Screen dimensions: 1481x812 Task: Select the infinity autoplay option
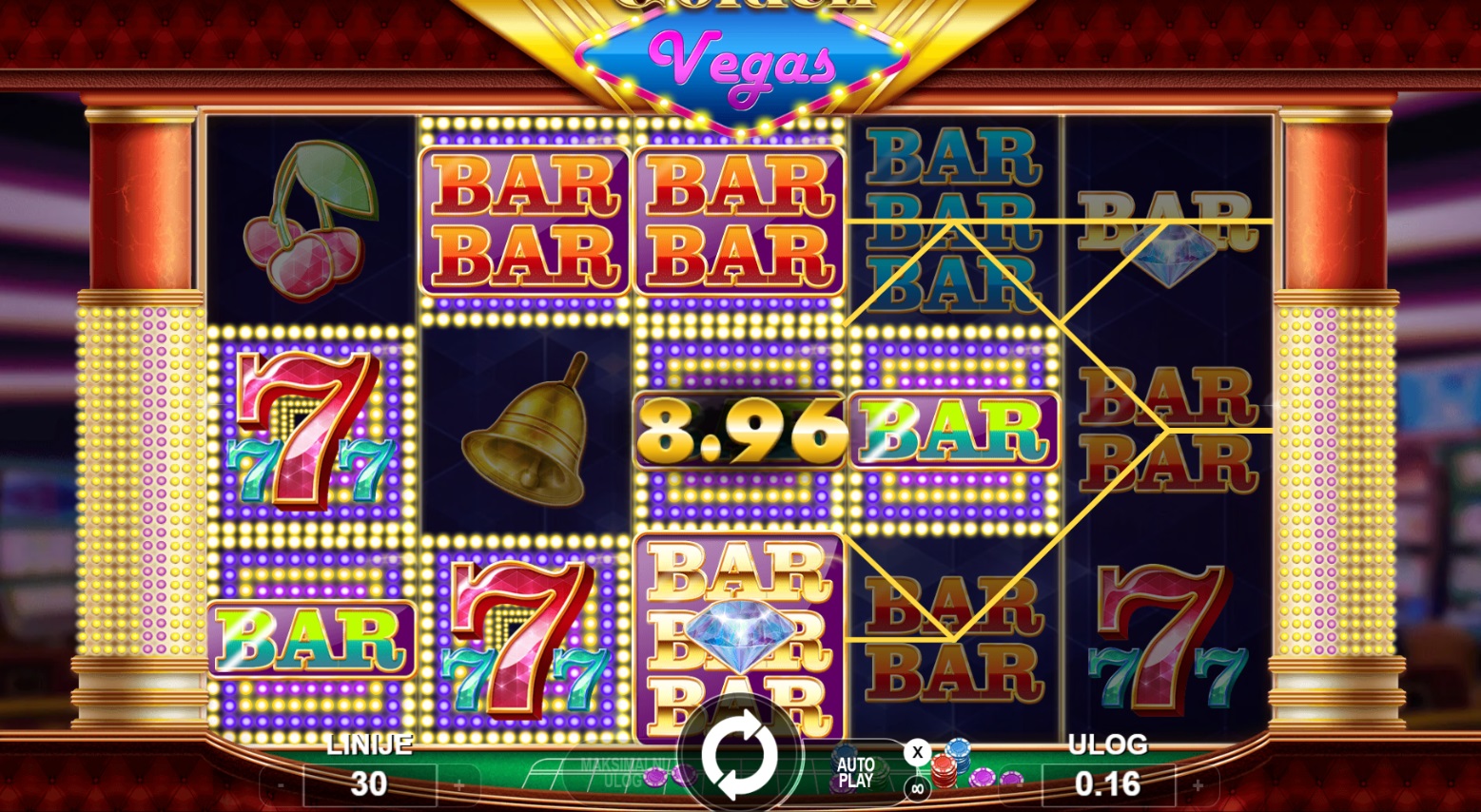[917, 788]
